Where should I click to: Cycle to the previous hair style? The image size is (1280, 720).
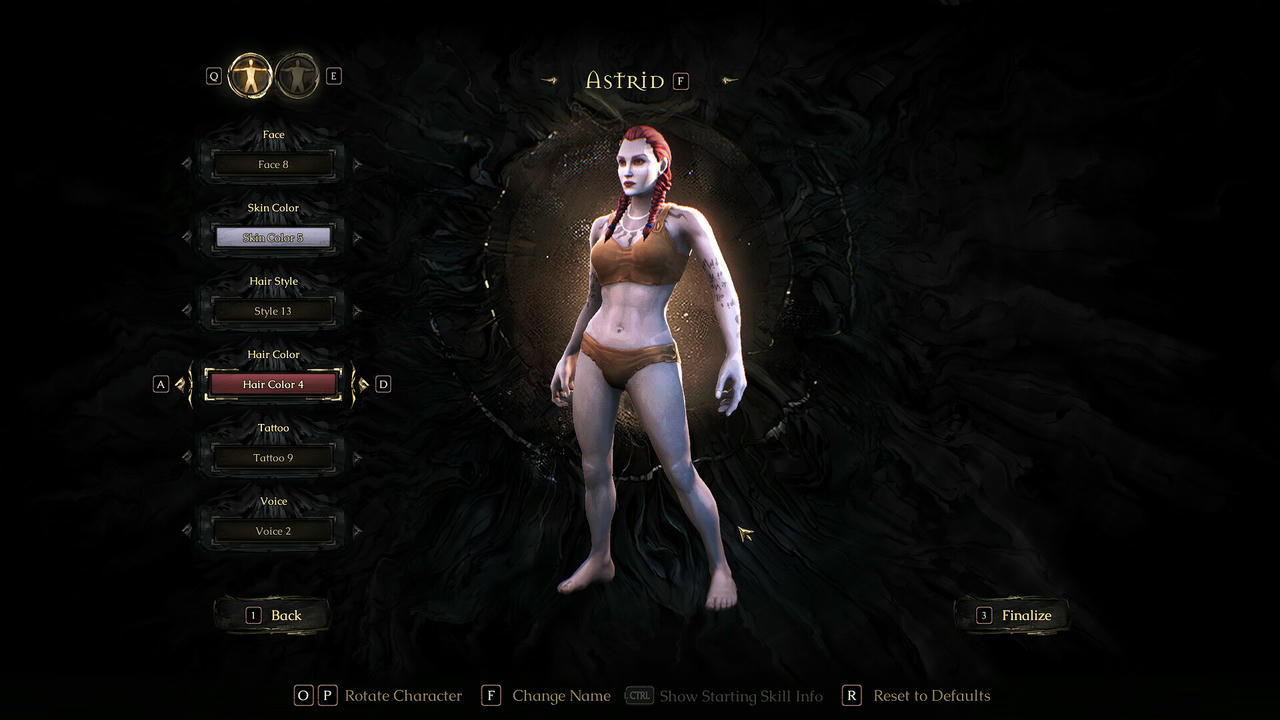187,311
